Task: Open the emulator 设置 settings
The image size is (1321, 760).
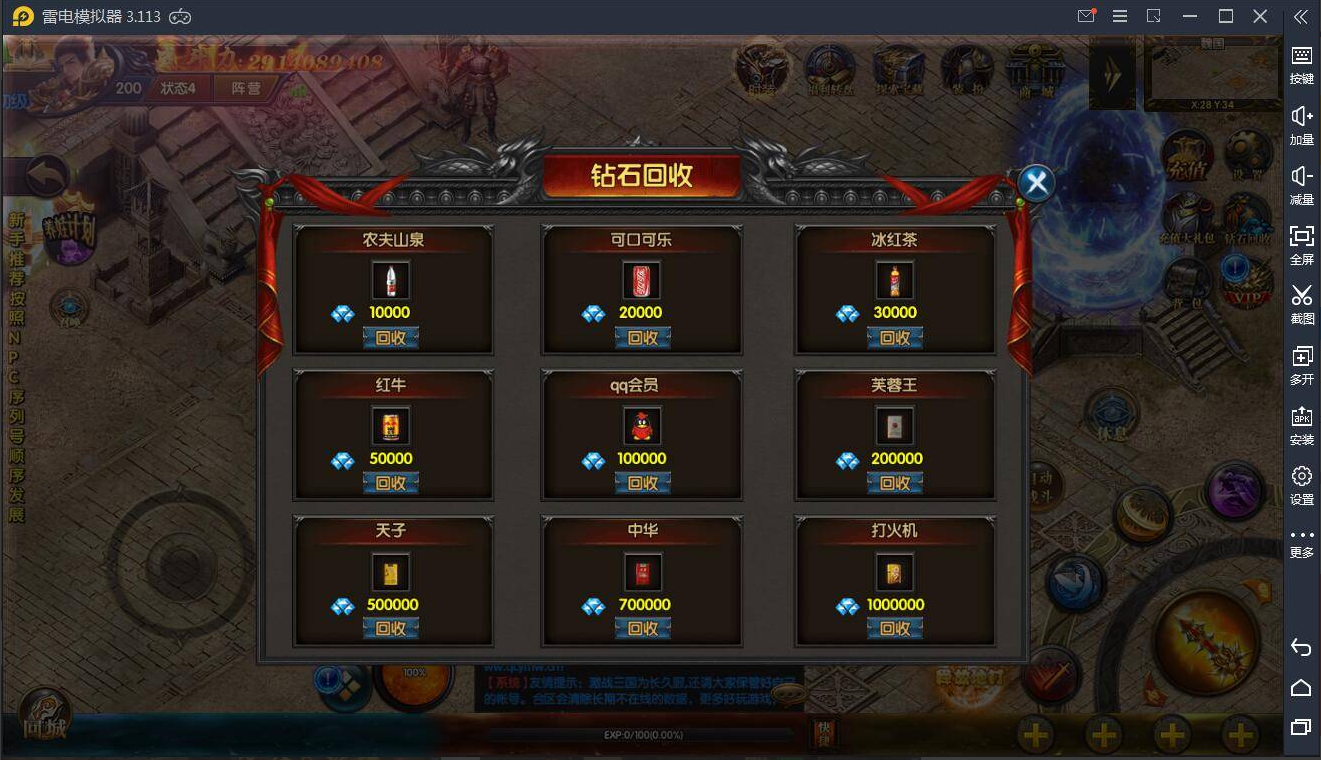Action: [x=1301, y=484]
